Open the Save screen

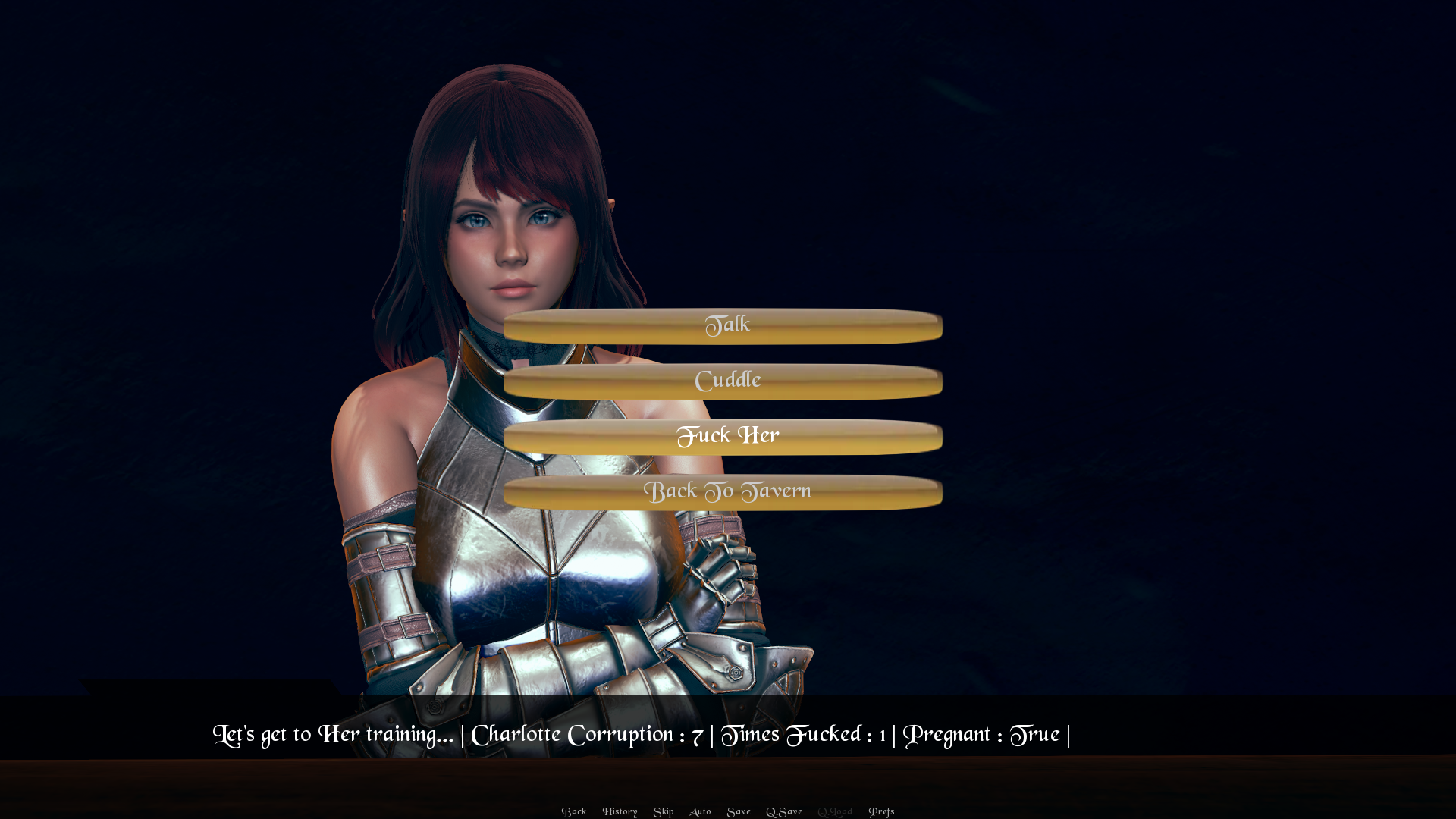(739, 811)
